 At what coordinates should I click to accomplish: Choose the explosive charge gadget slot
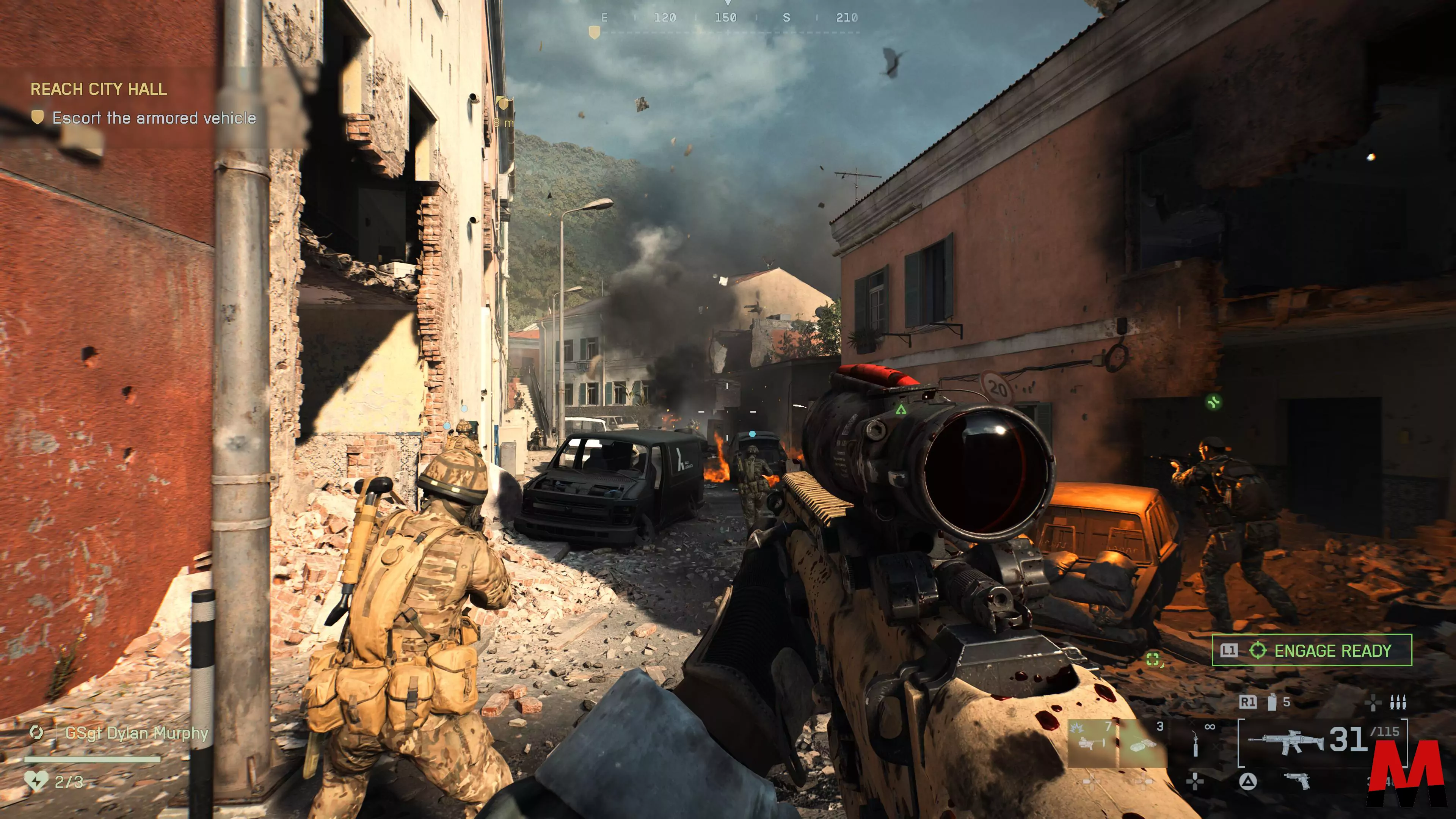(x=1143, y=744)
